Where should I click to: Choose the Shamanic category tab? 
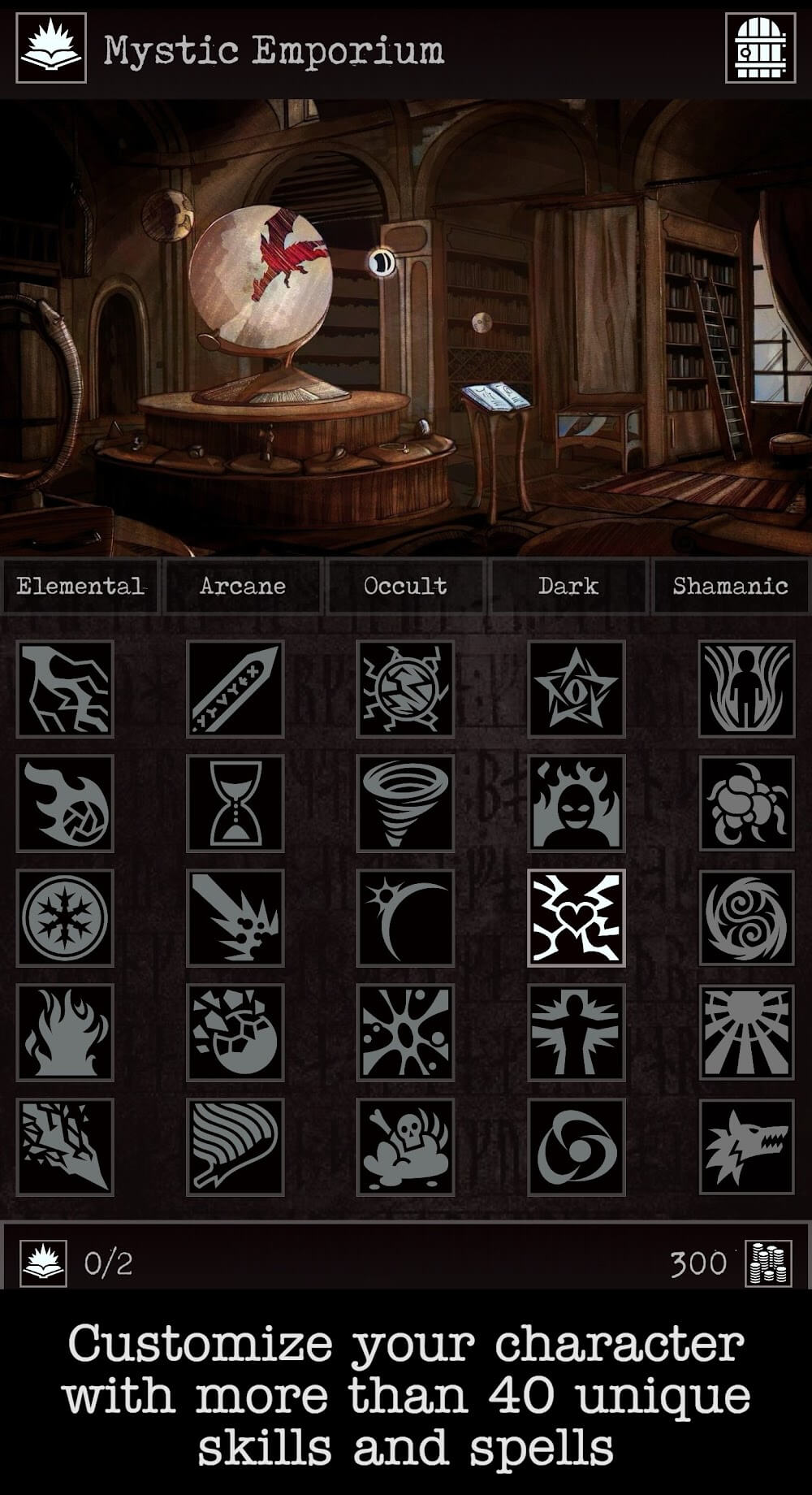[730, 586]
